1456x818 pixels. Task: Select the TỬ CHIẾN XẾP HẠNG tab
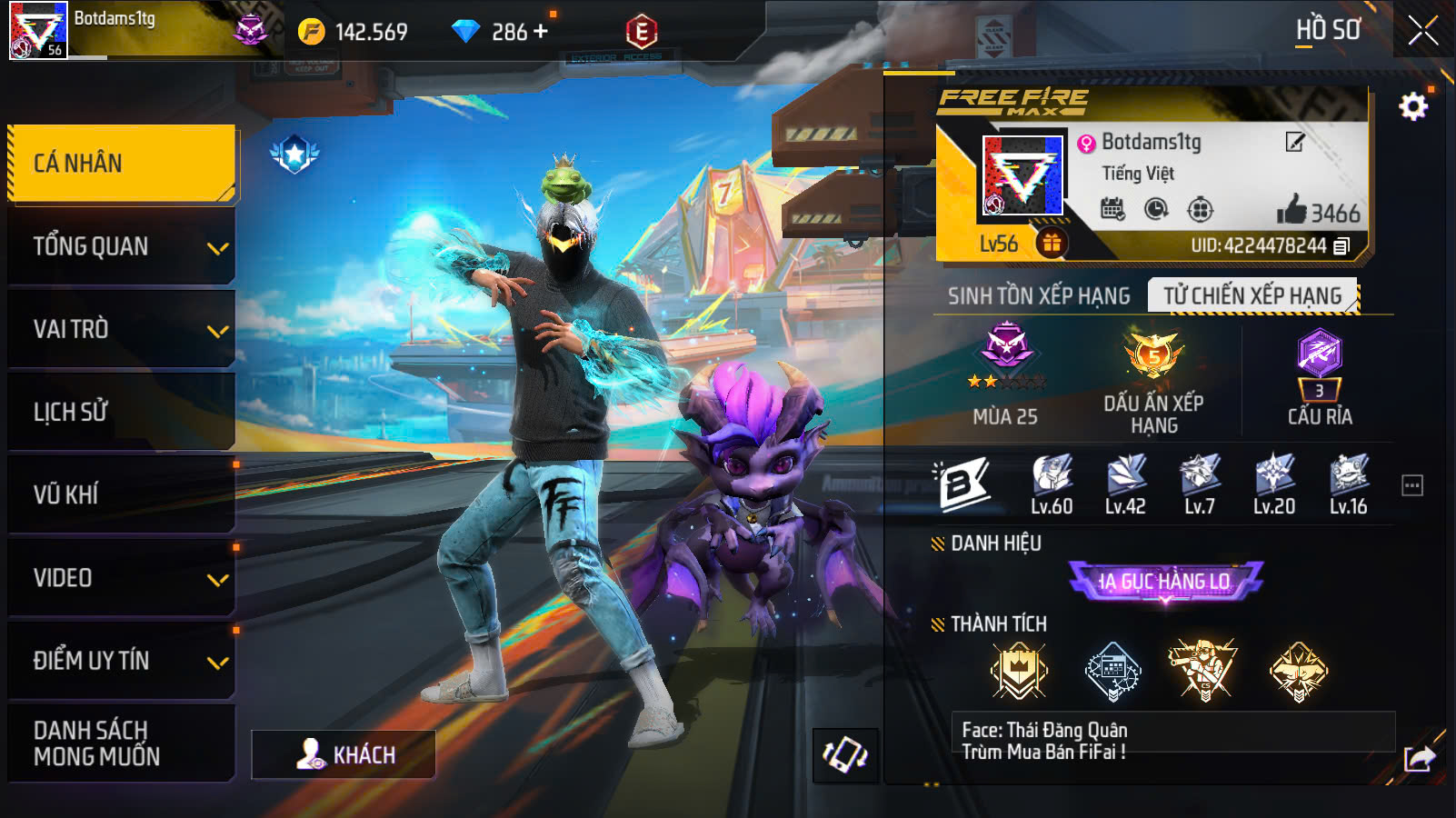(x=1252, y=296)
